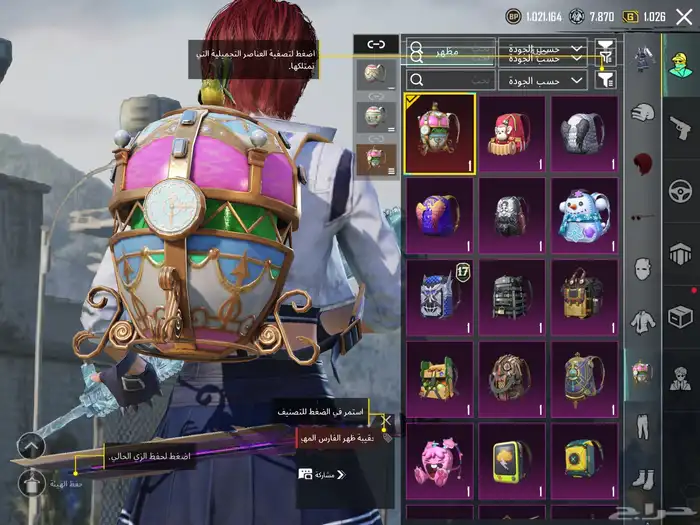Open the steering wheel vehicle category
This screenshot has height=525, width=700.
coord(680,190)
